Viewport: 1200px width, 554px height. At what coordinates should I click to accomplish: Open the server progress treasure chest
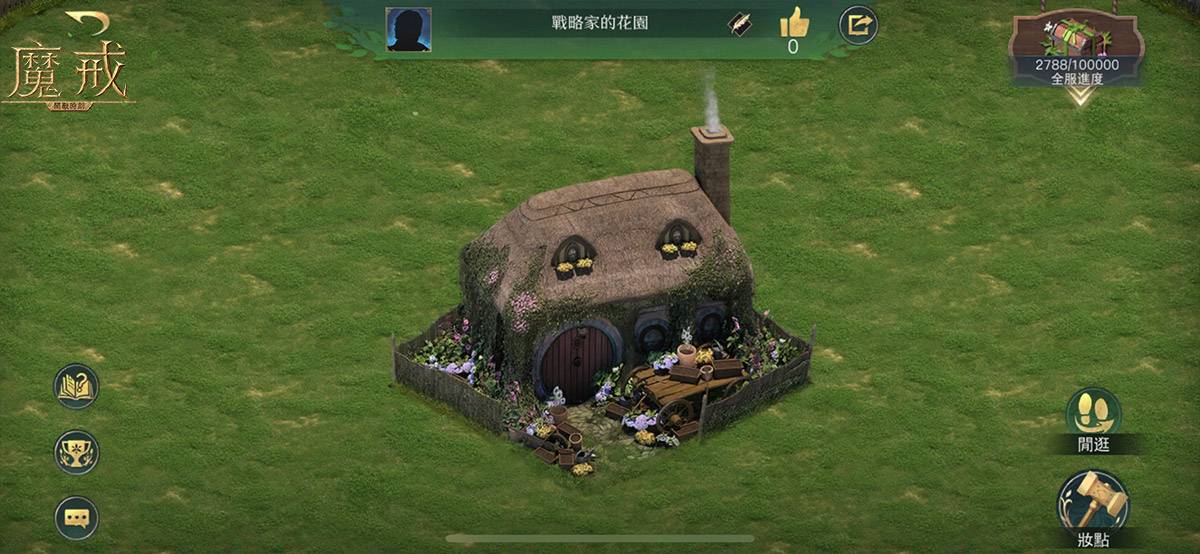point(1076,38)
